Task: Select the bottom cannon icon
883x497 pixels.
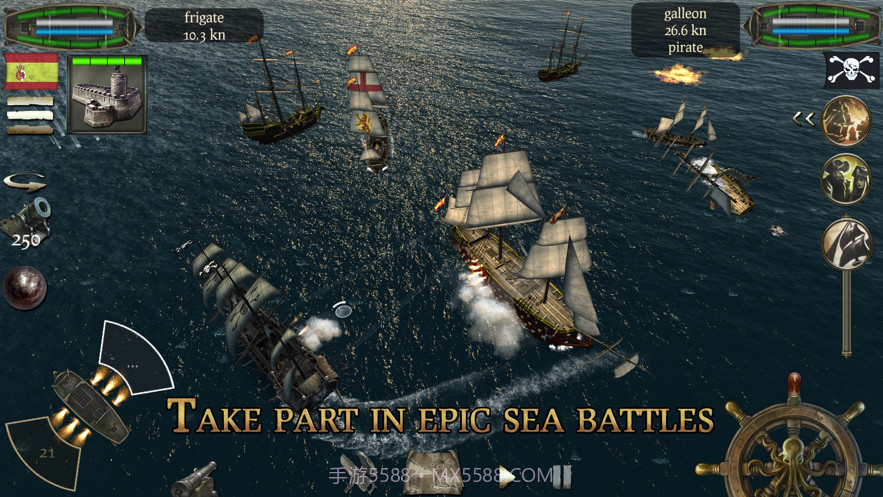Action: [x=194, y=478]
